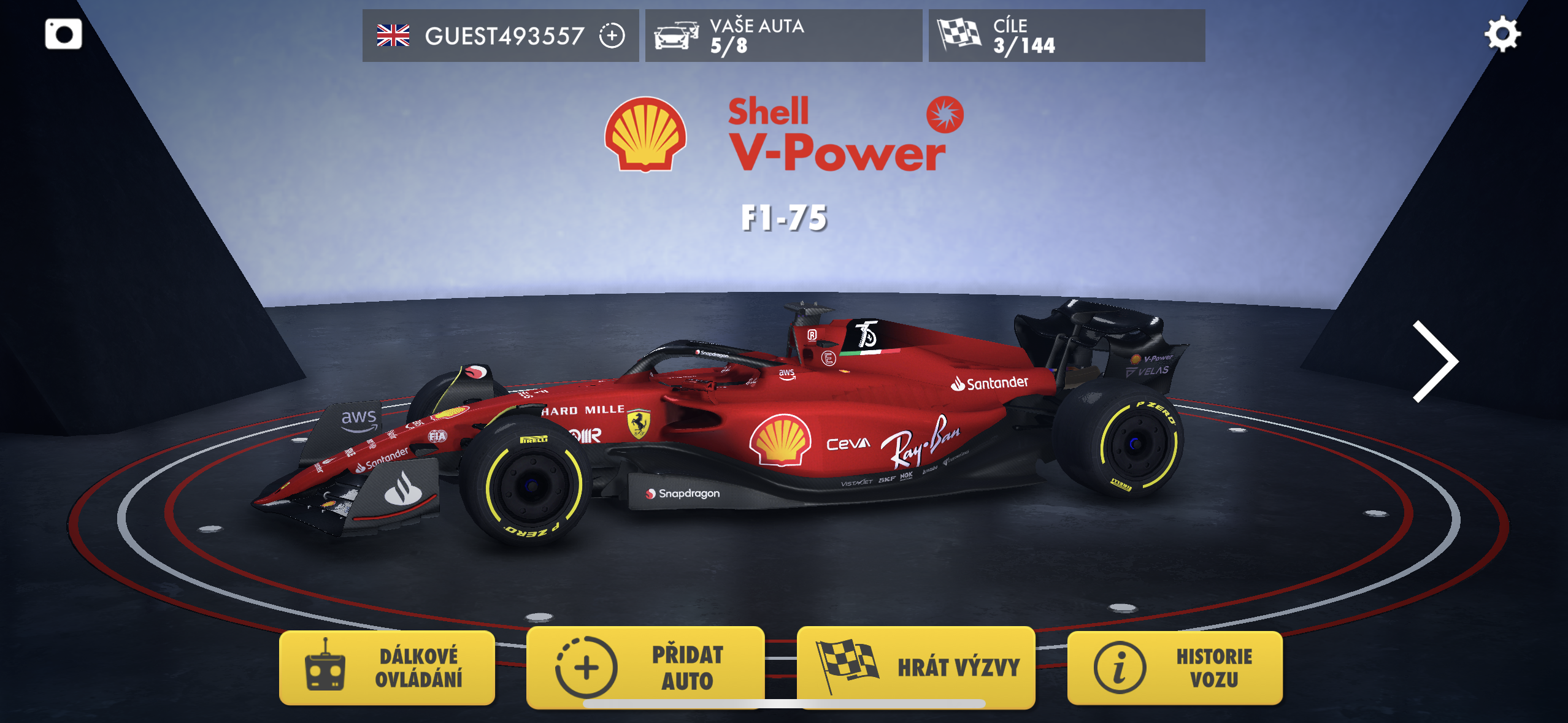Click the add icon next to GUEST493557
Image resolution: width=1568 pixels, height=723 pixels.
coord(611,37)
